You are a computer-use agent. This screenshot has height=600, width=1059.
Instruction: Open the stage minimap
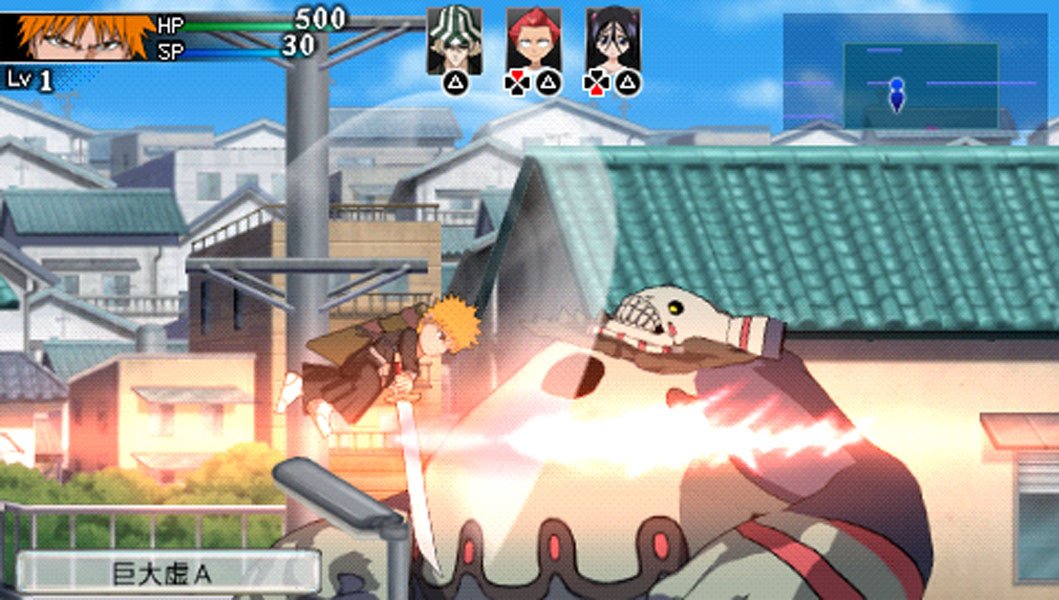point(914,72)
